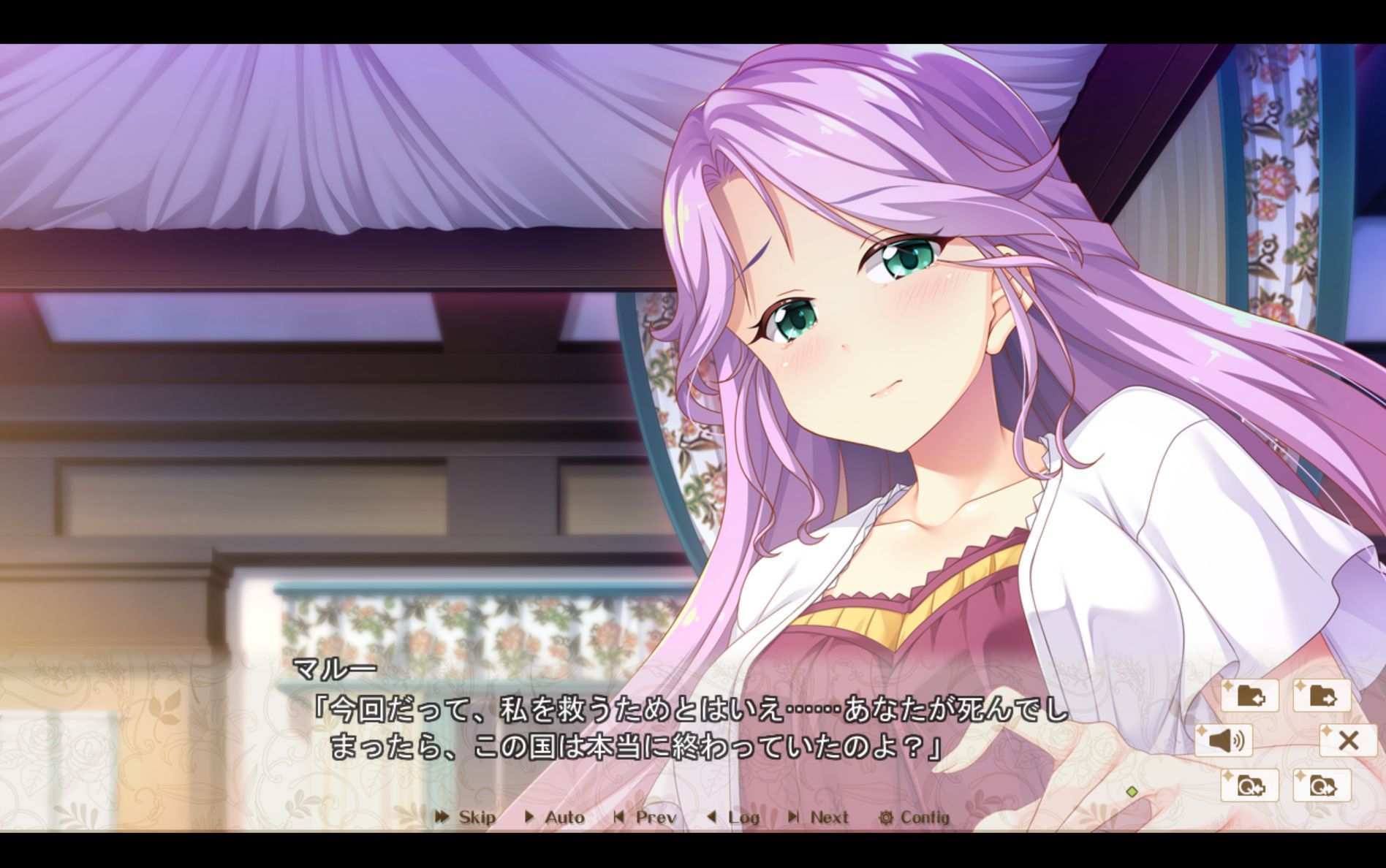Click the Auto play triangle icon

529,818
